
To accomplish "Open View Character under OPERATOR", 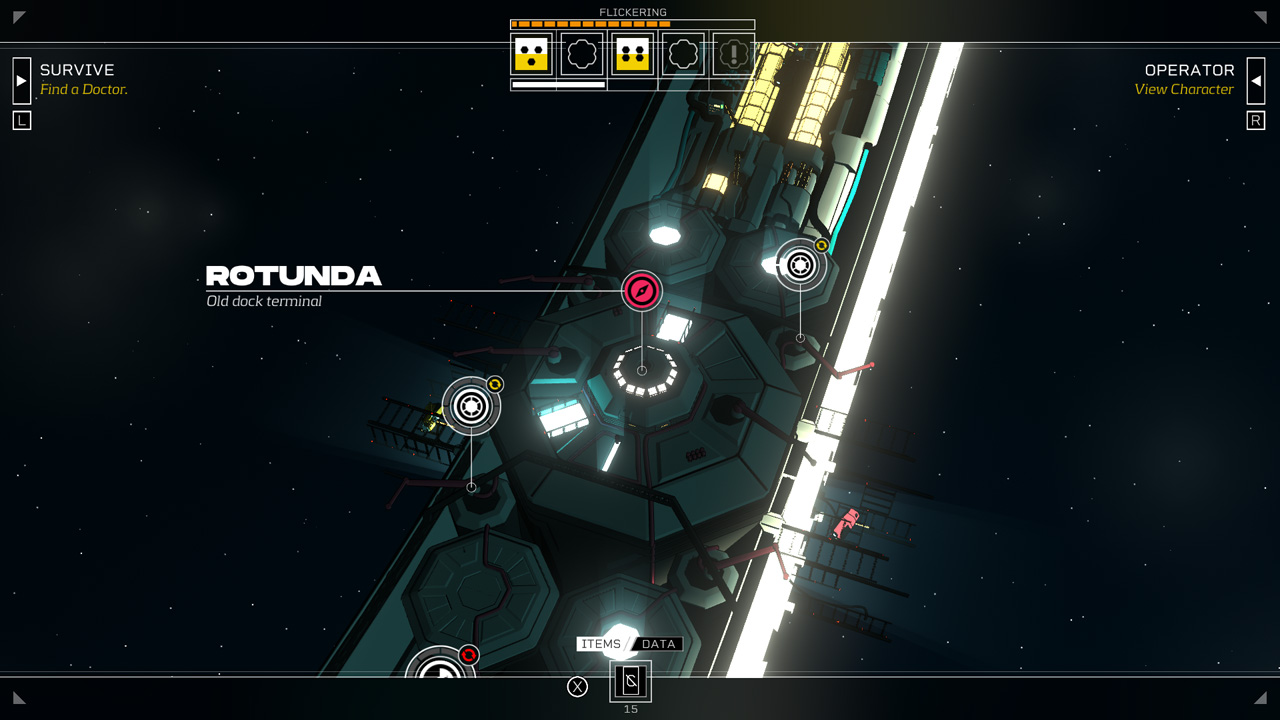I will coord(1185,89).
